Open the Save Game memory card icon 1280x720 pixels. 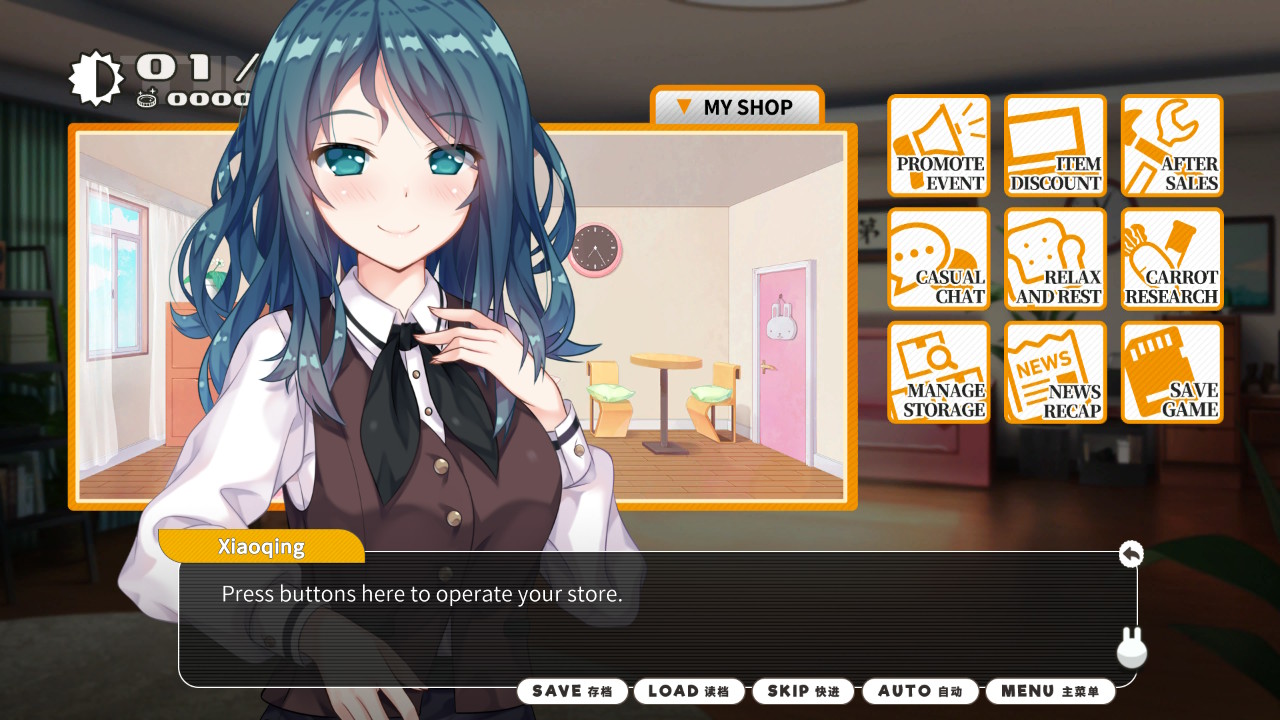coord(1171,373)
